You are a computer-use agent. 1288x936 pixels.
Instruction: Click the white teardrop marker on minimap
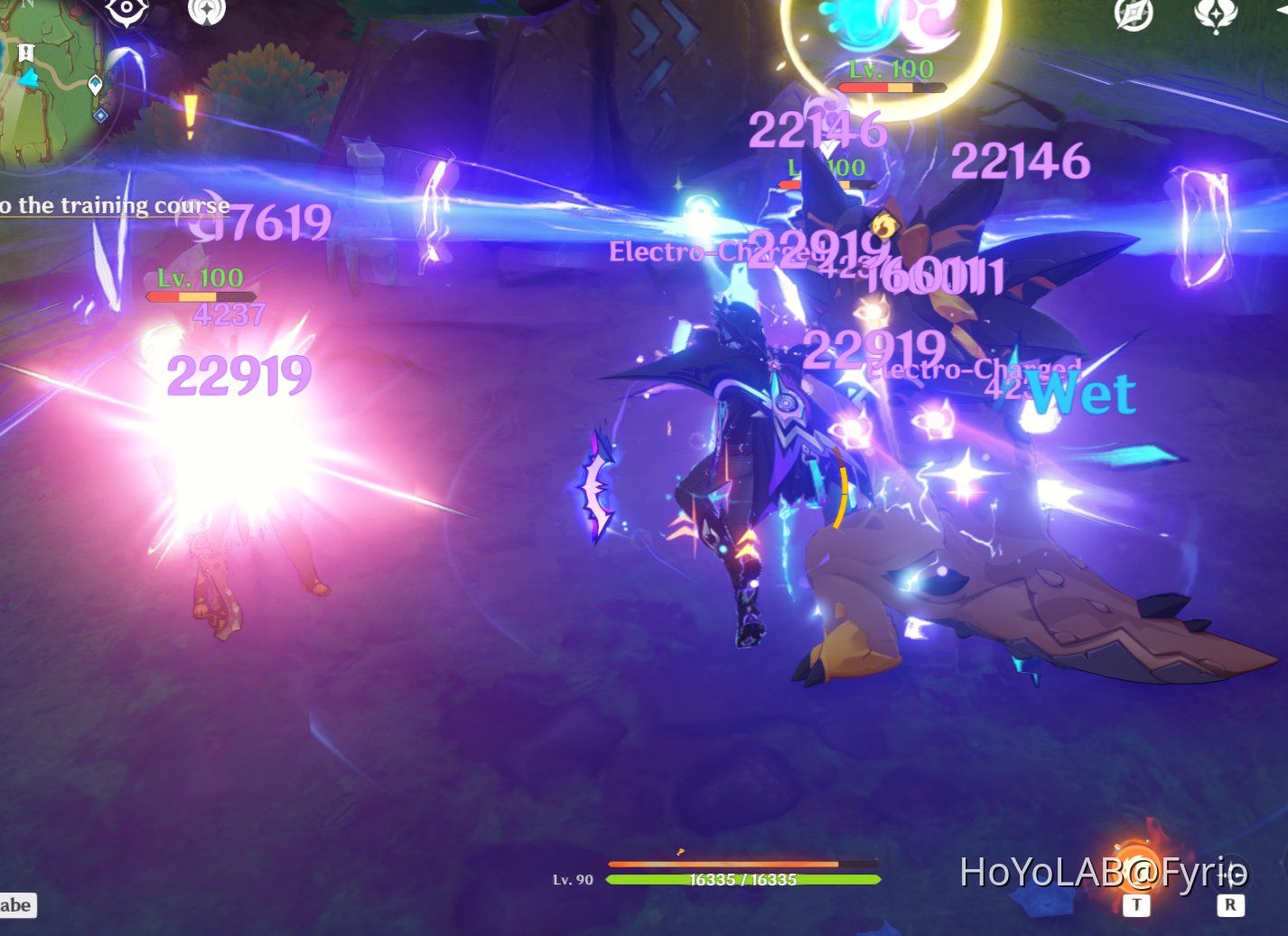pyautogui.click(x=94, y=83)
